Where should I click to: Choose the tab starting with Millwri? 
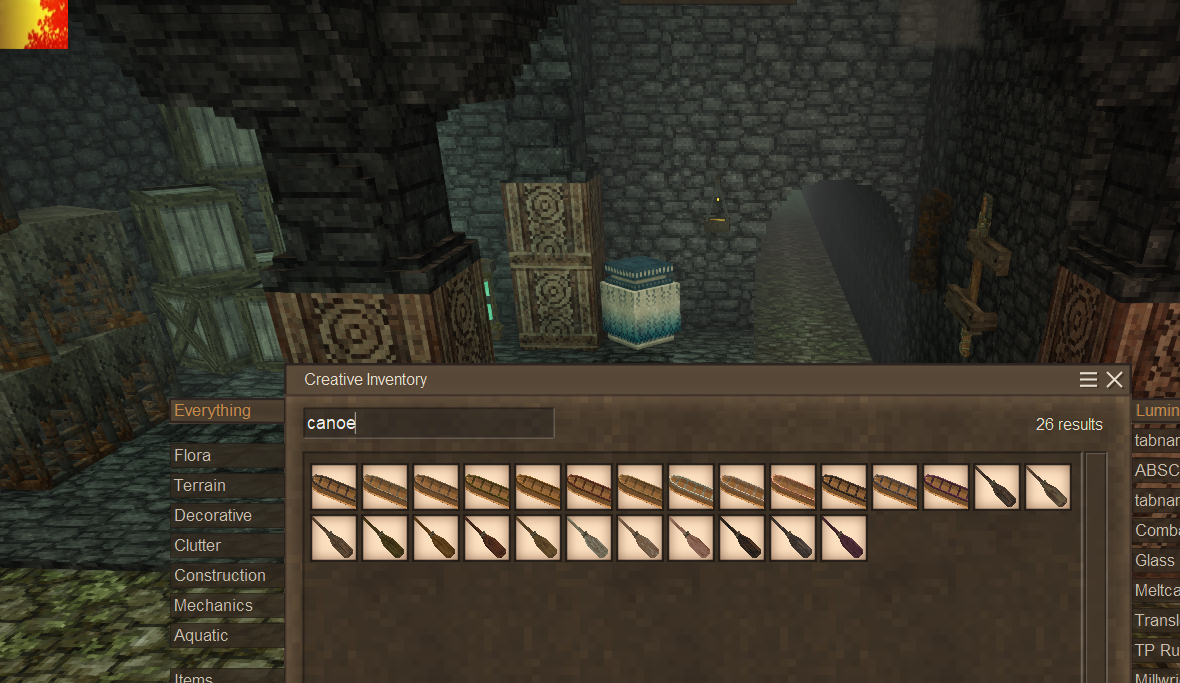pyautogui.click(x=1157, y=677)
